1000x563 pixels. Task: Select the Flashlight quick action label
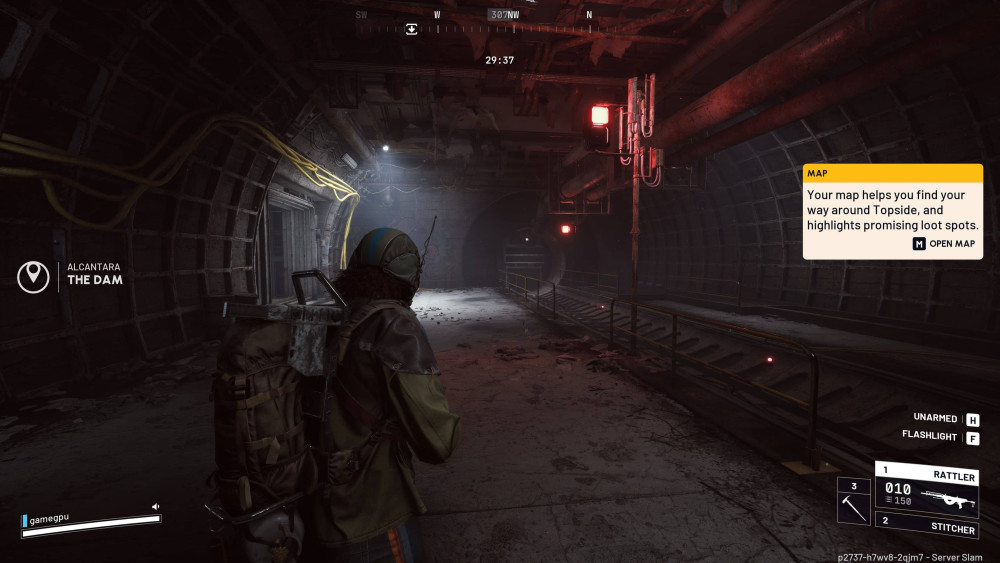(930, 437)
